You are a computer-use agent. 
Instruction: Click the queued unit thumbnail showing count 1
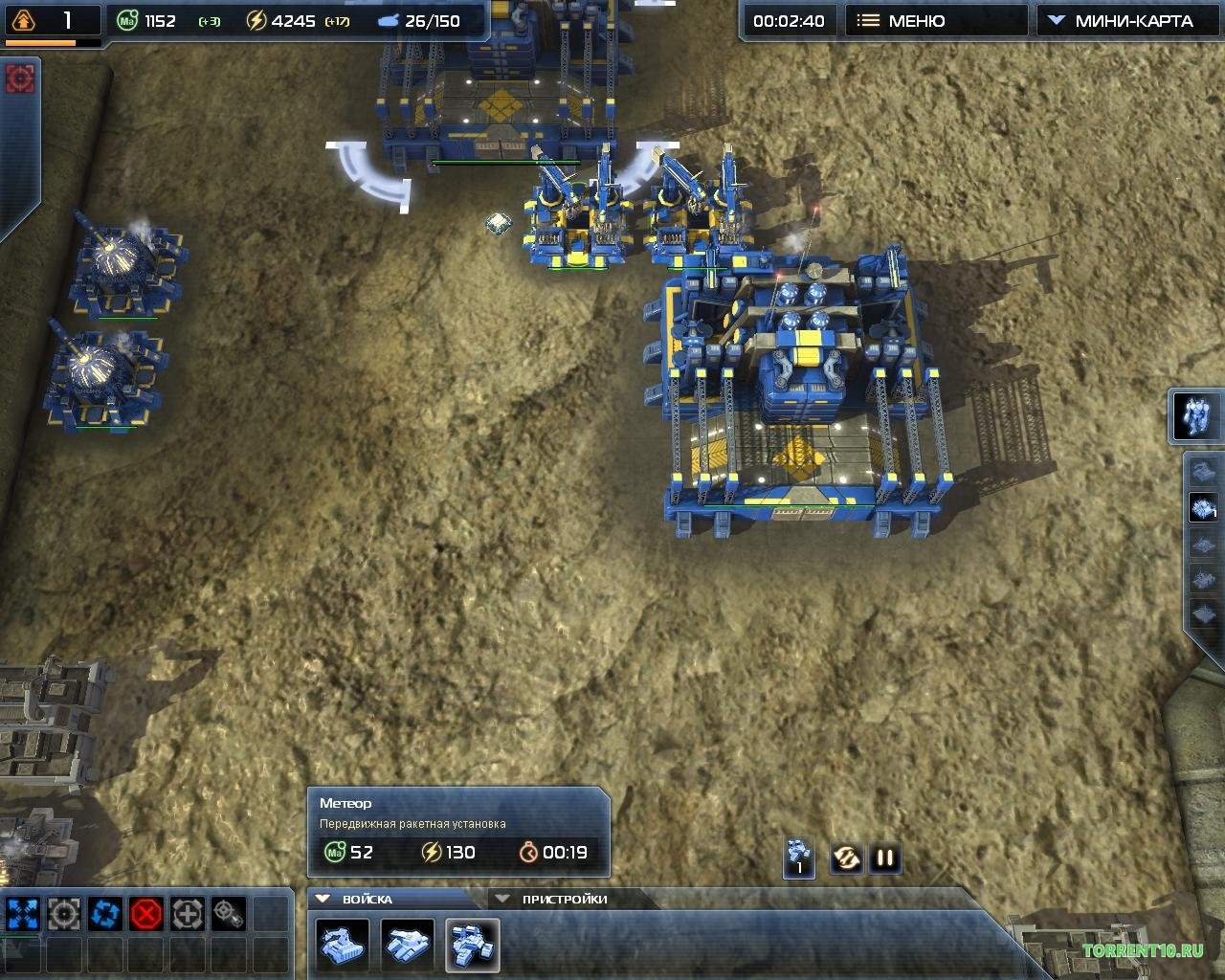(x=797, y=857)
